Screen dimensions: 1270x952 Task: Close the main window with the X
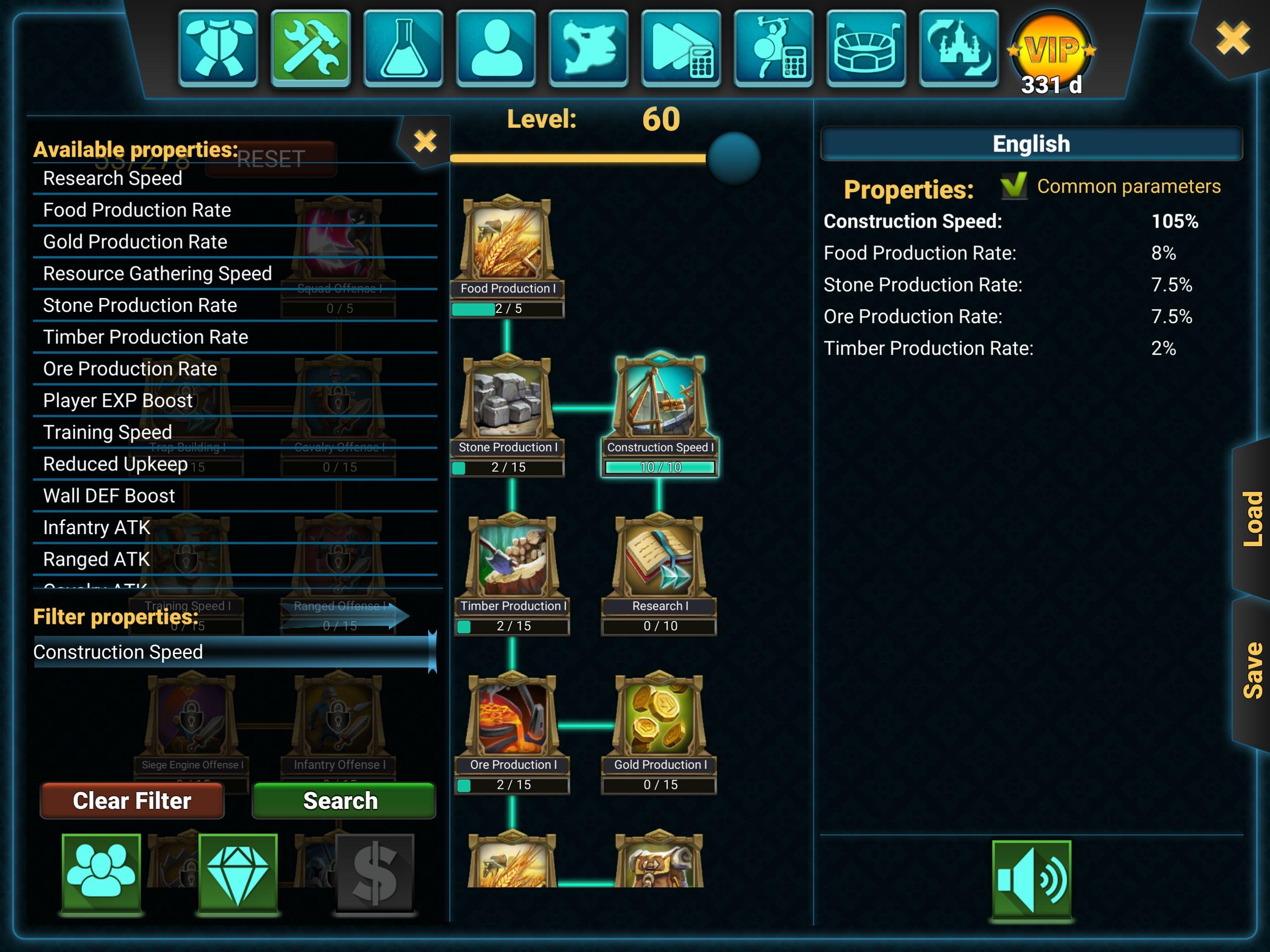click(x=1232, y=38)
